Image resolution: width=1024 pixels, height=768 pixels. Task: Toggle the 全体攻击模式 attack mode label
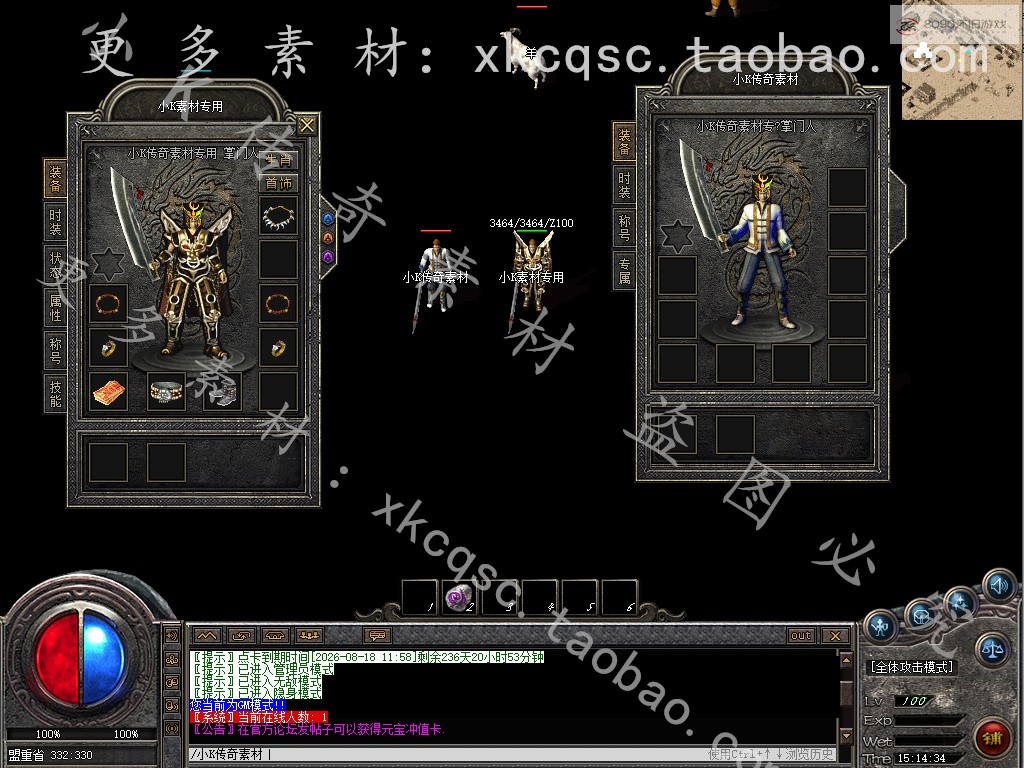pos(911,666)
